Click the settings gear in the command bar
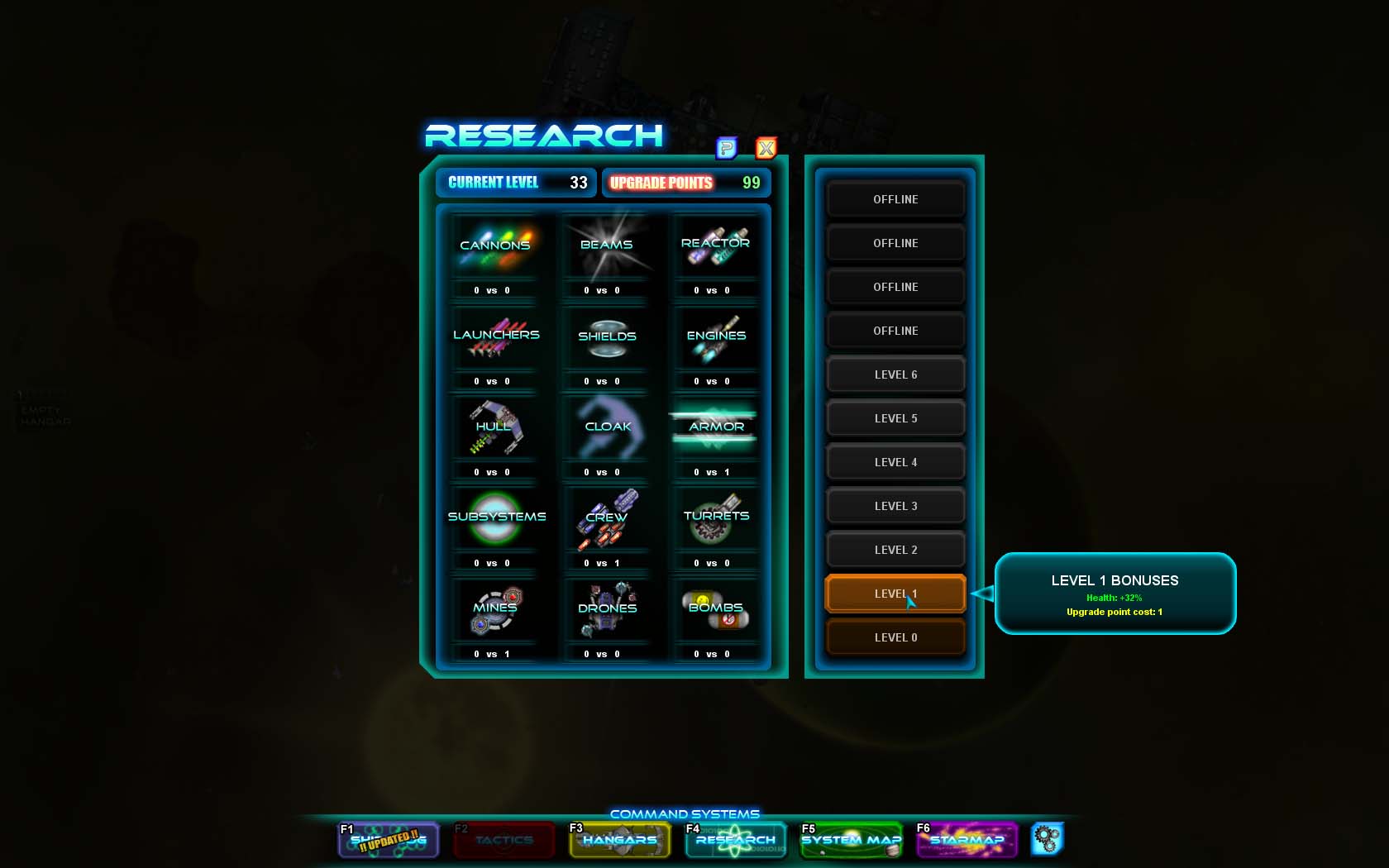 (x=1047, y=838)
